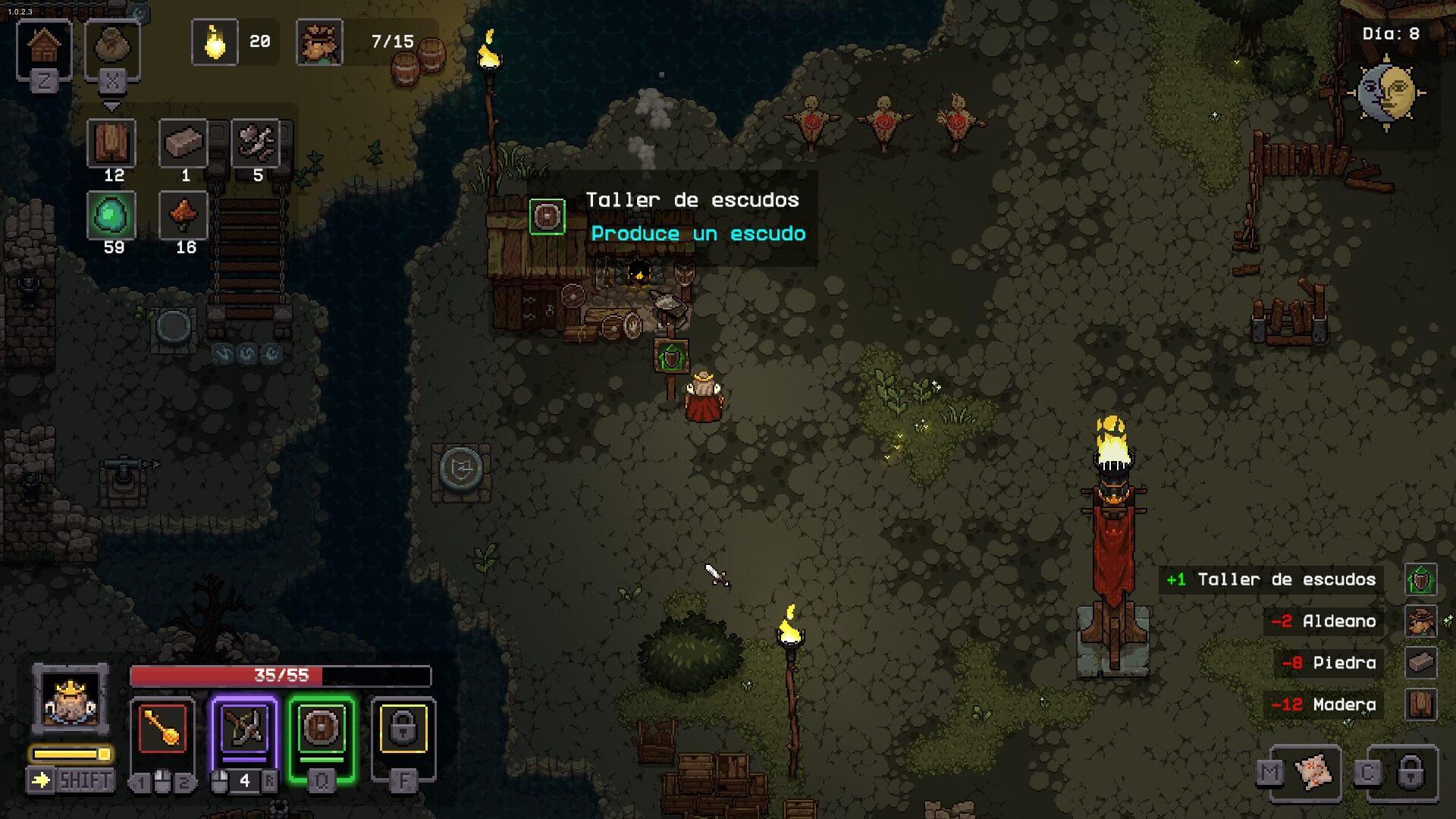This screenshot has height=819, width=1456.
Task: Select the villager population icon
Action: click(x=319, y=42)
